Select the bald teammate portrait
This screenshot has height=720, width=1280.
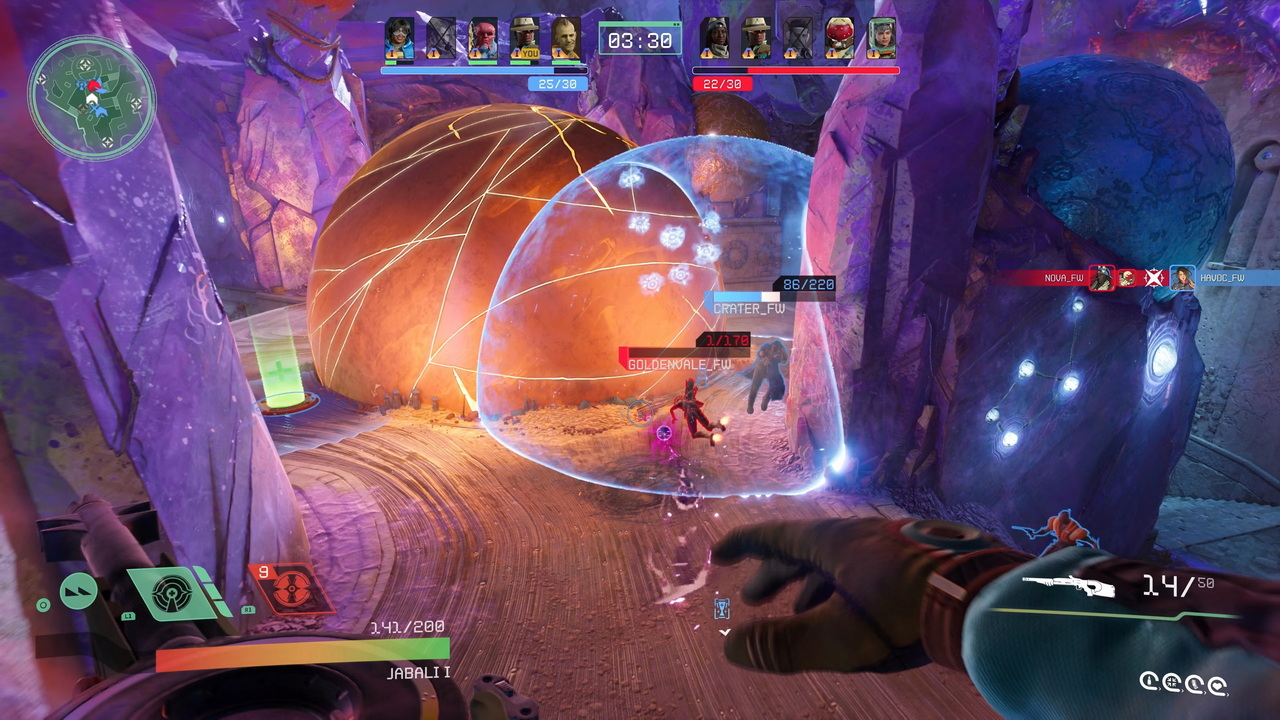566,38
